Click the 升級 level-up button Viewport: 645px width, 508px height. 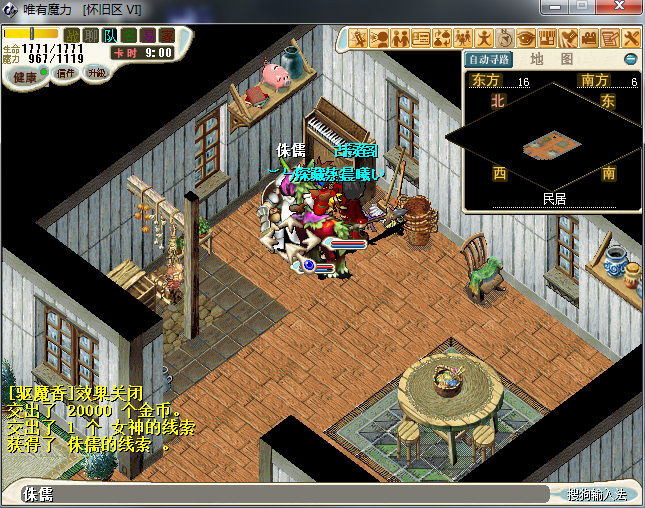(96, 73)
